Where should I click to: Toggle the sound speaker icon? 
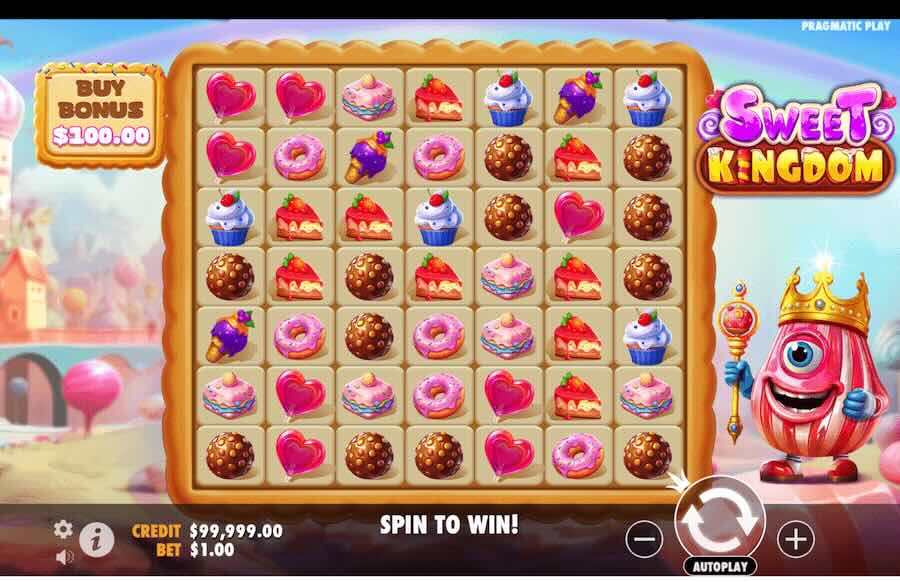click(63, 555)
